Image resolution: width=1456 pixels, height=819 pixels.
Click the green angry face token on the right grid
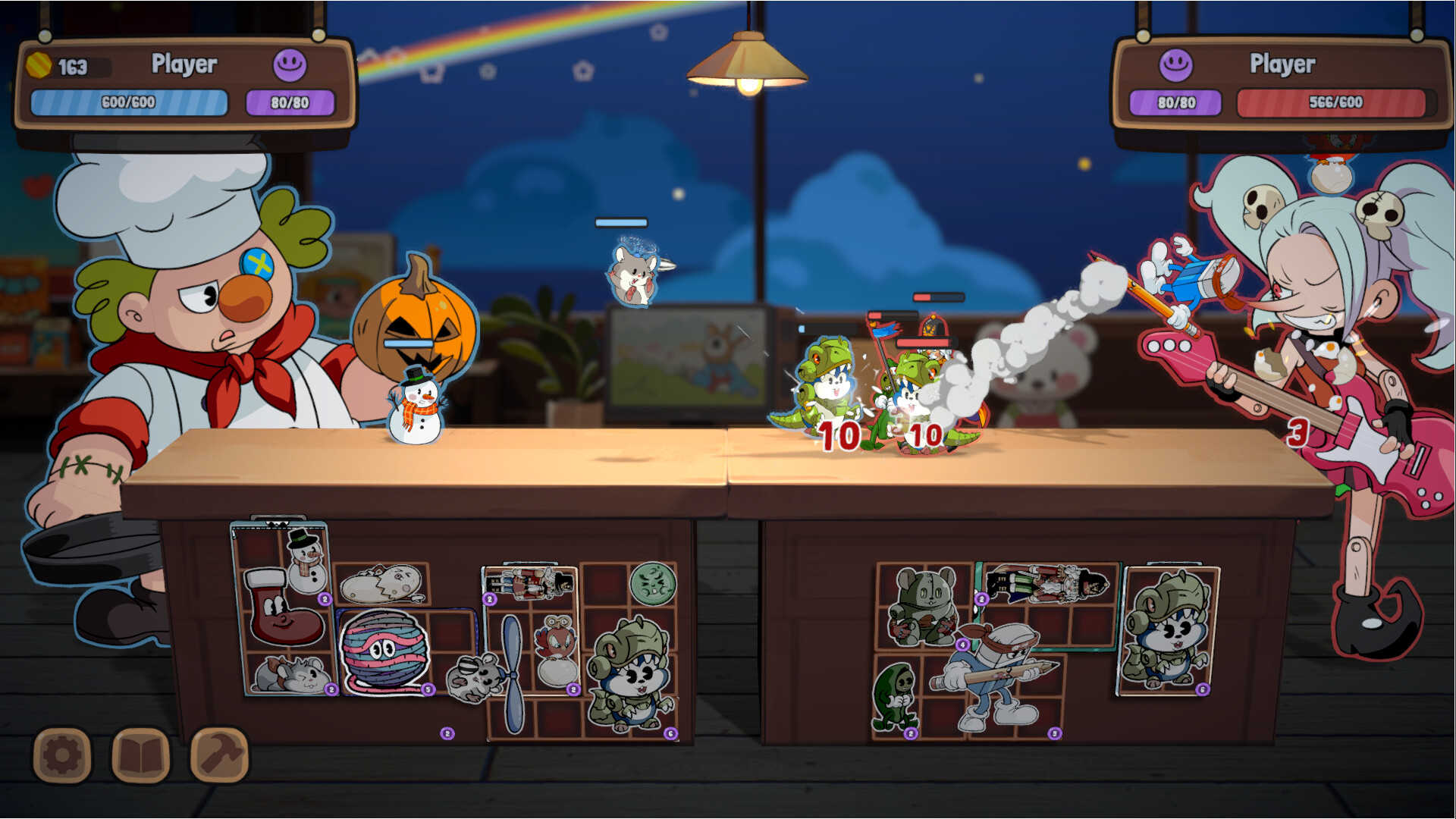(654, 582)
